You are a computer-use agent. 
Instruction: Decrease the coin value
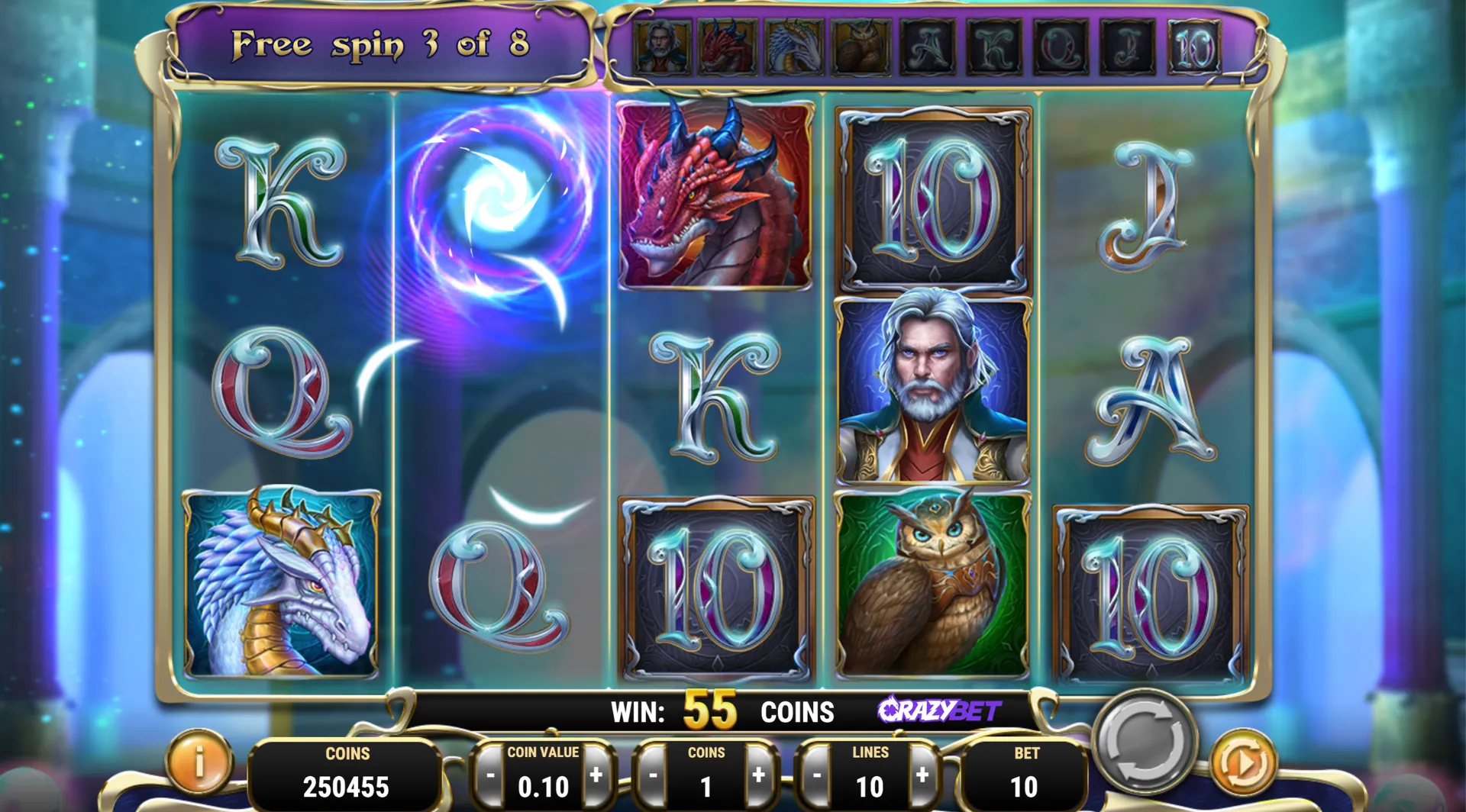[x=490, y=777]
